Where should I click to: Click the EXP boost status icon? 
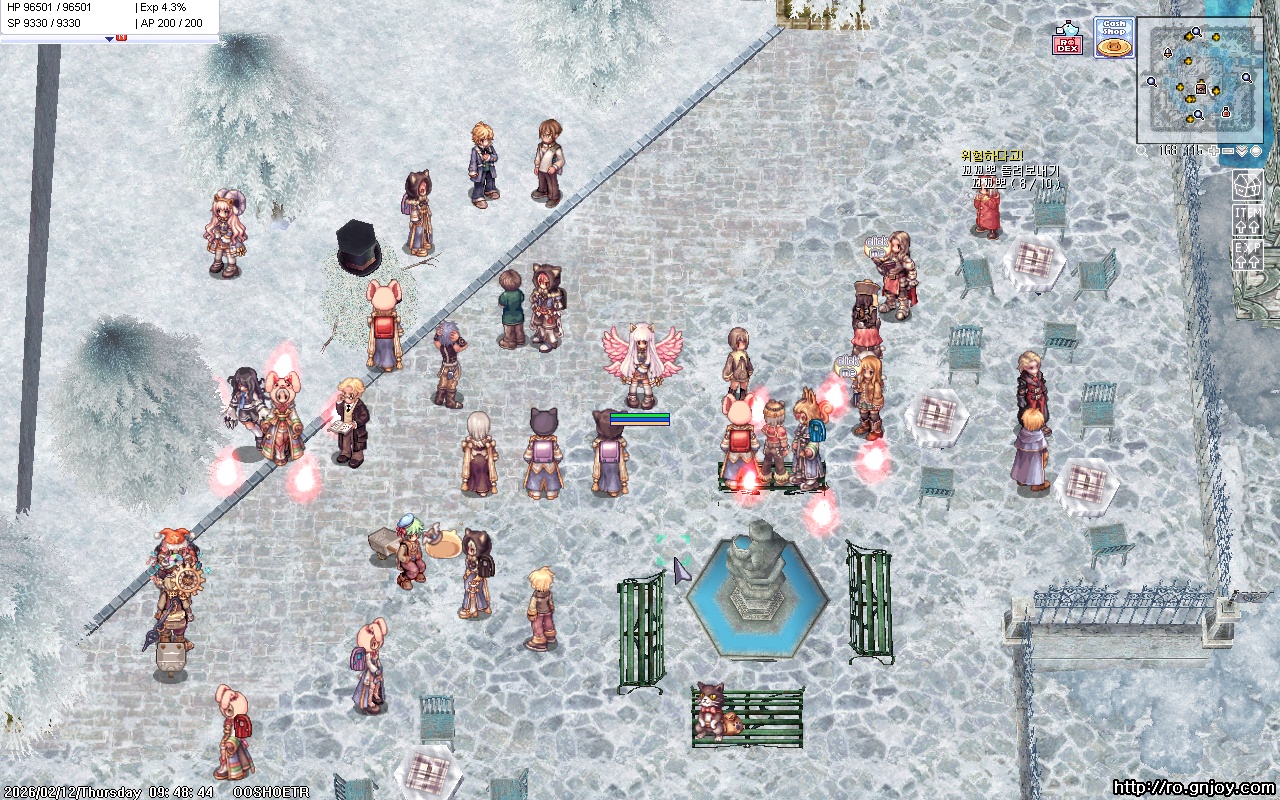pyautogui.click(x=1248, y=254)
